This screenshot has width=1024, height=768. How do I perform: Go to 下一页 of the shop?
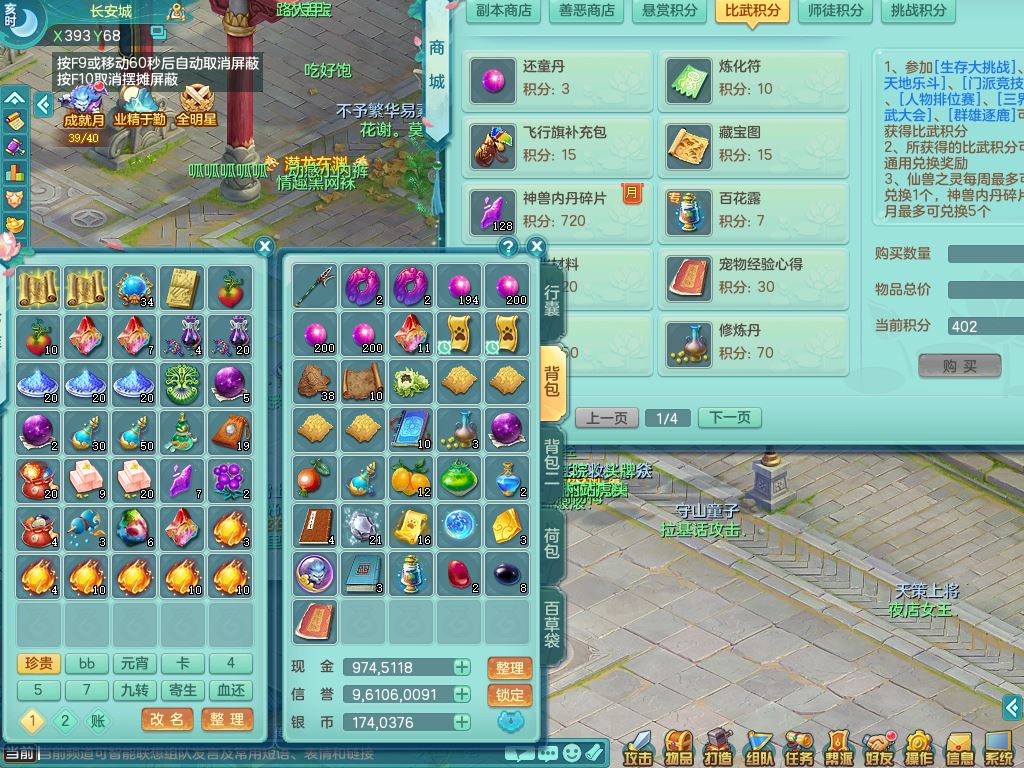click(729, 418)
